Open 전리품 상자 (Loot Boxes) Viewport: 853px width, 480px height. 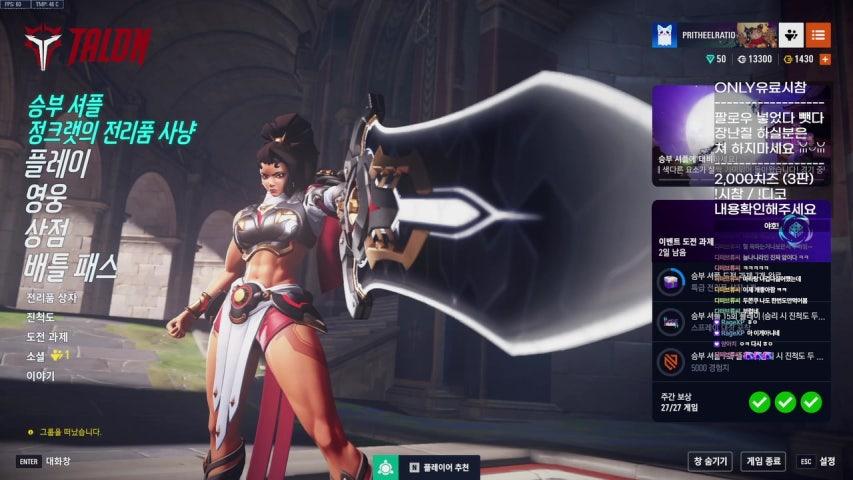tap(52, 298)
